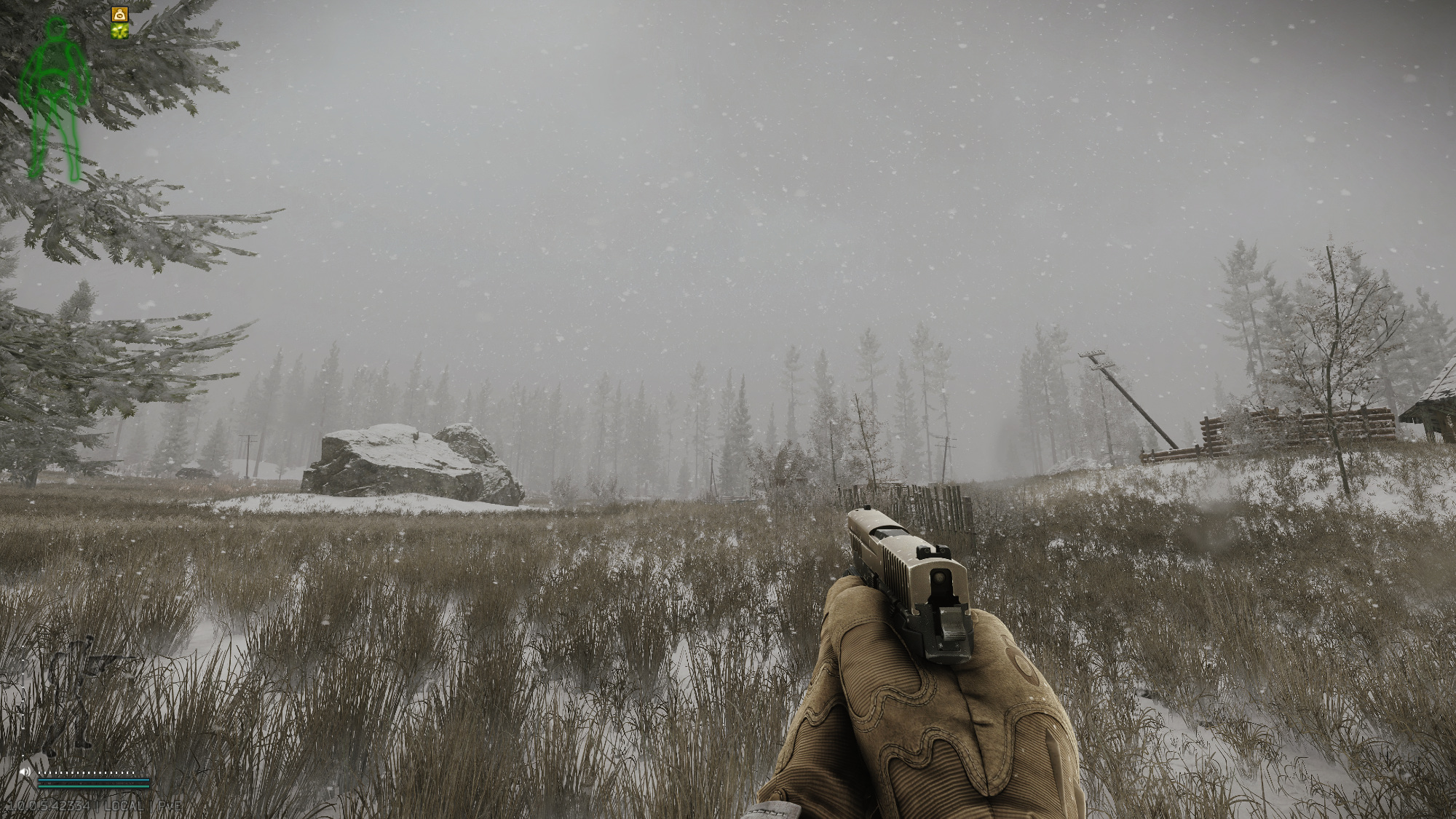Click the green body health silhouette

click(55, 98)
